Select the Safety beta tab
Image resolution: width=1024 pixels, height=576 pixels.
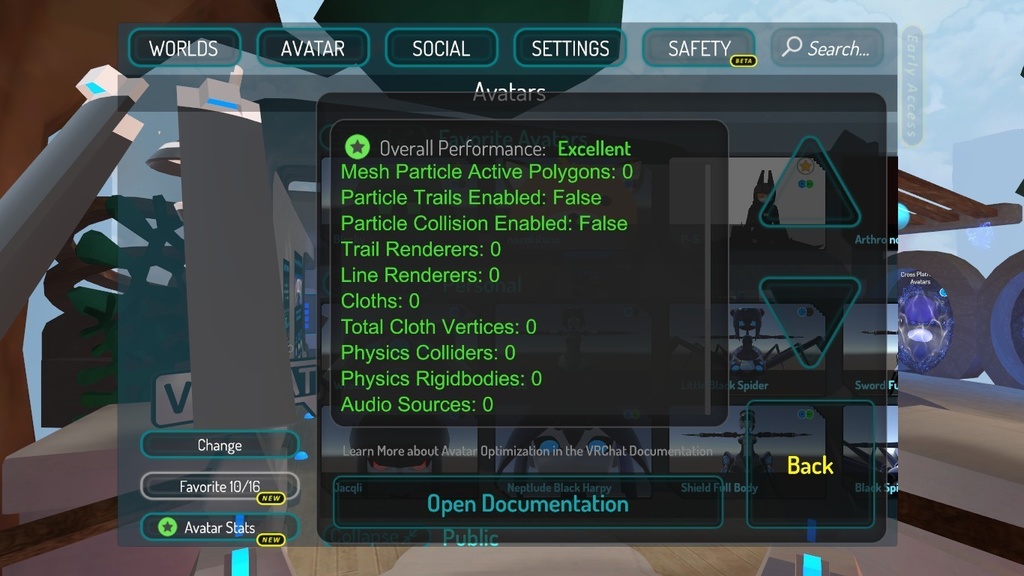699,49
